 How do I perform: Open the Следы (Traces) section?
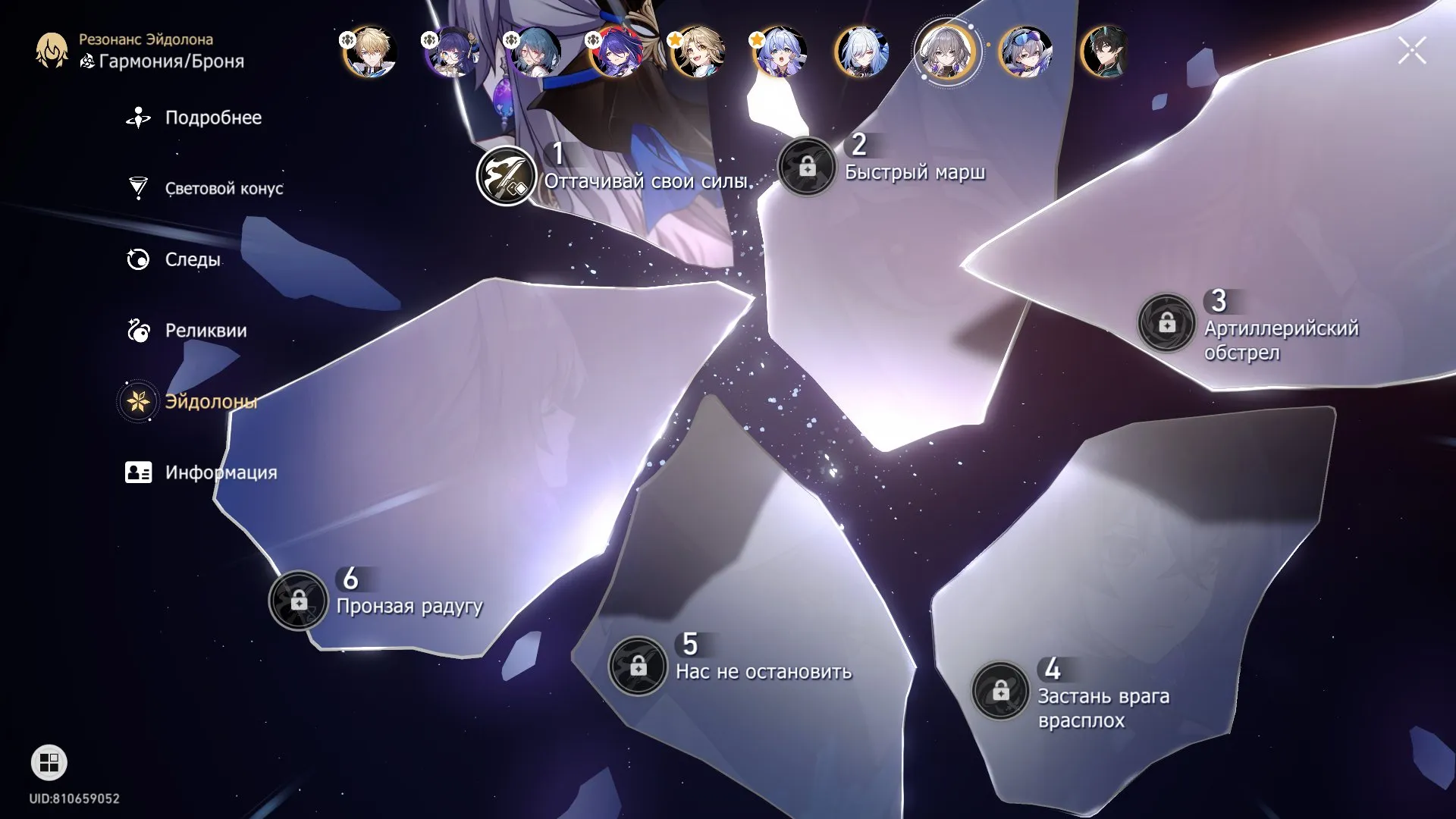[137, 259]
